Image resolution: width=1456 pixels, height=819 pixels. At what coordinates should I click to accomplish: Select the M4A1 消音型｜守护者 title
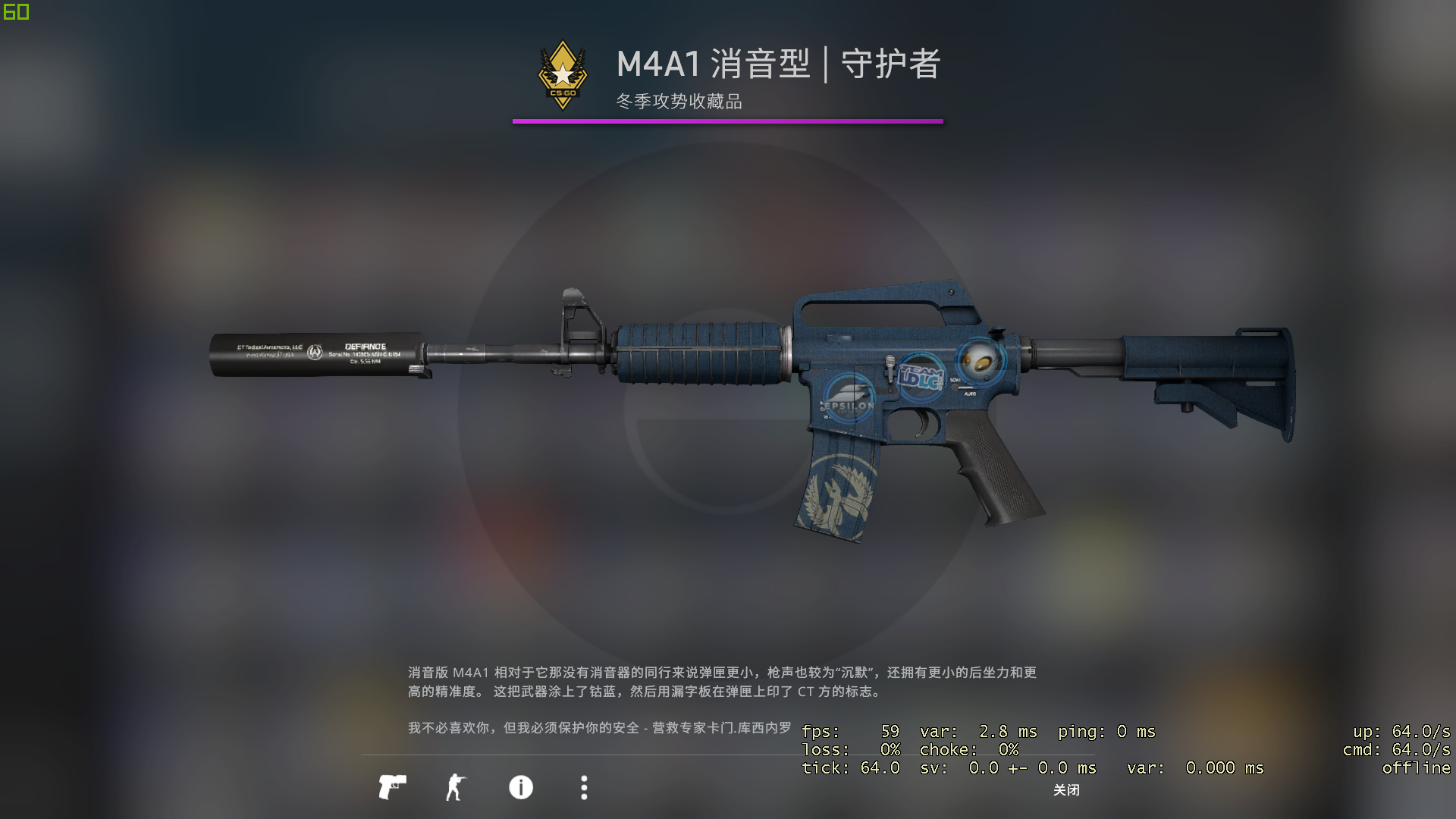(x=777, y=67)
